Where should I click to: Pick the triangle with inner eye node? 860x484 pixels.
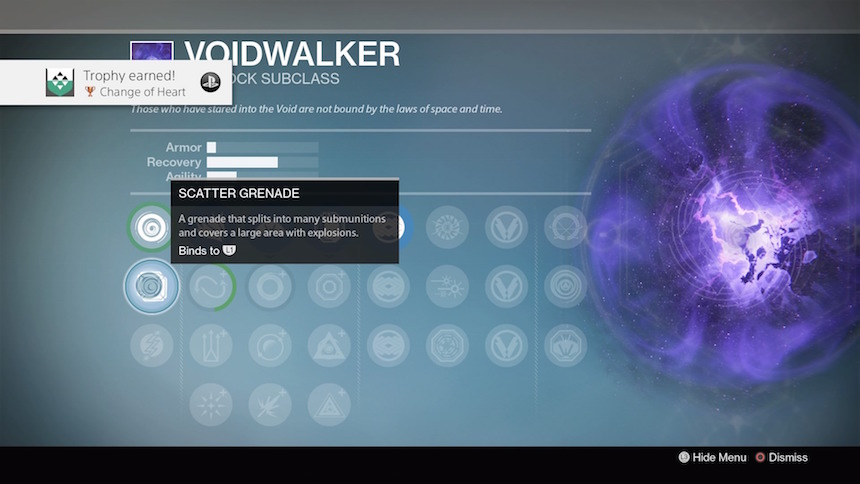click(x=328, y=346)
